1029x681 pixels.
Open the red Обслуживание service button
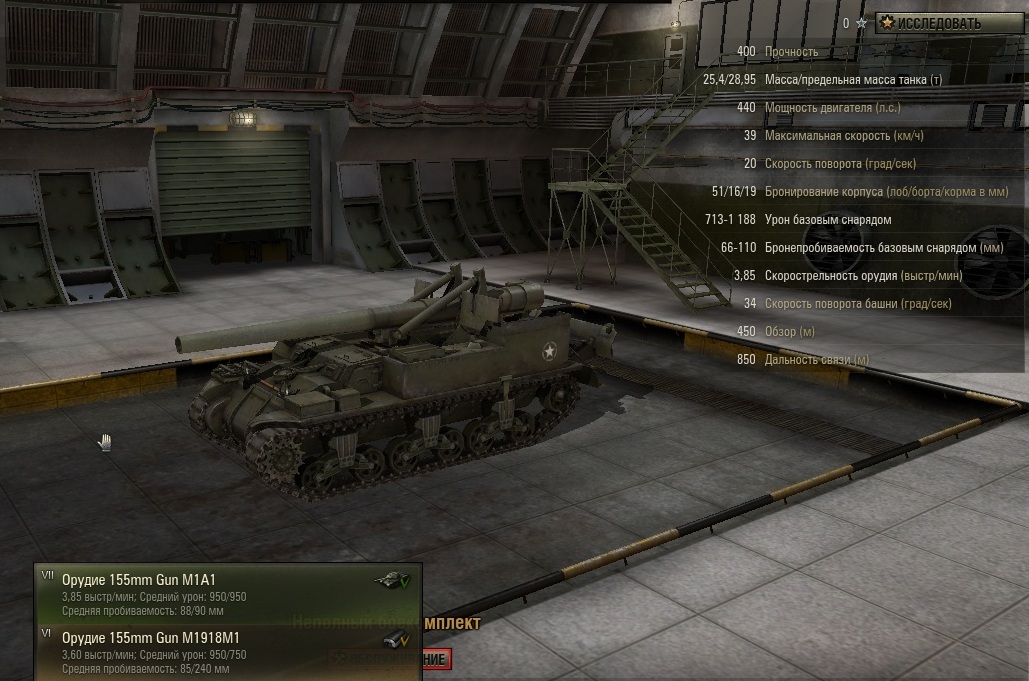437,660
